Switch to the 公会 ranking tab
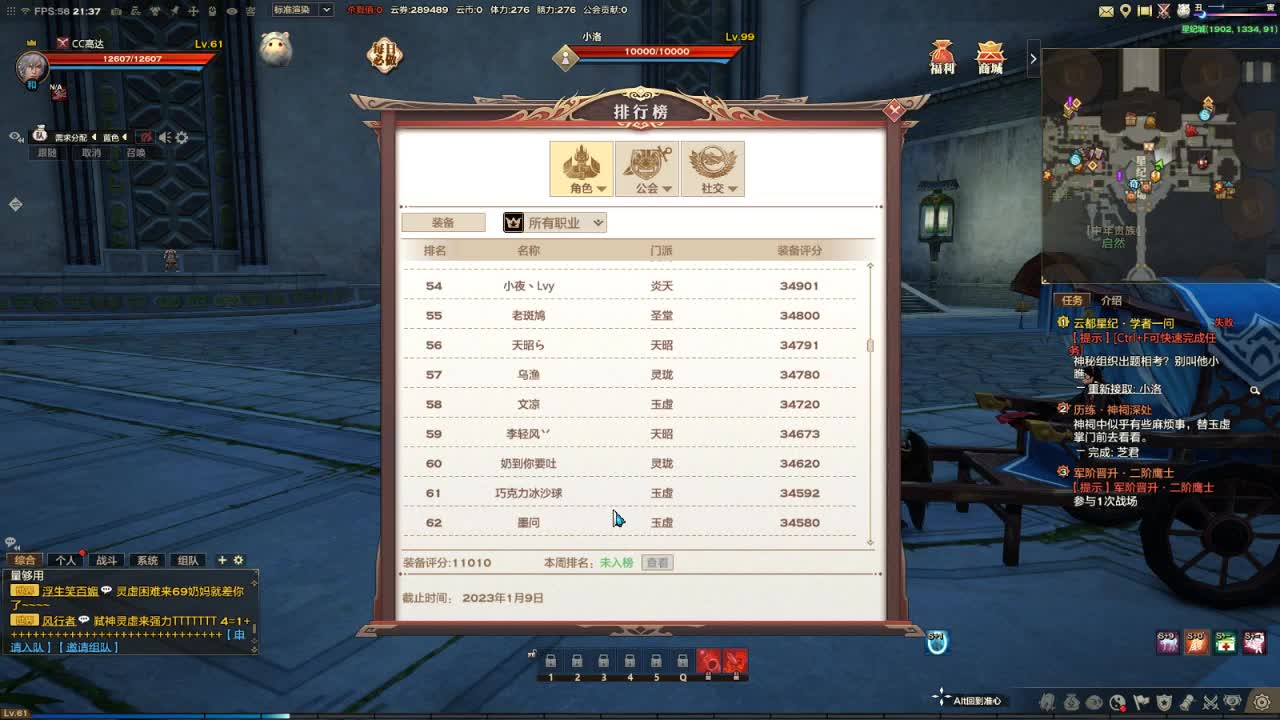1280x720 pixels. click(x=647, y=168)
